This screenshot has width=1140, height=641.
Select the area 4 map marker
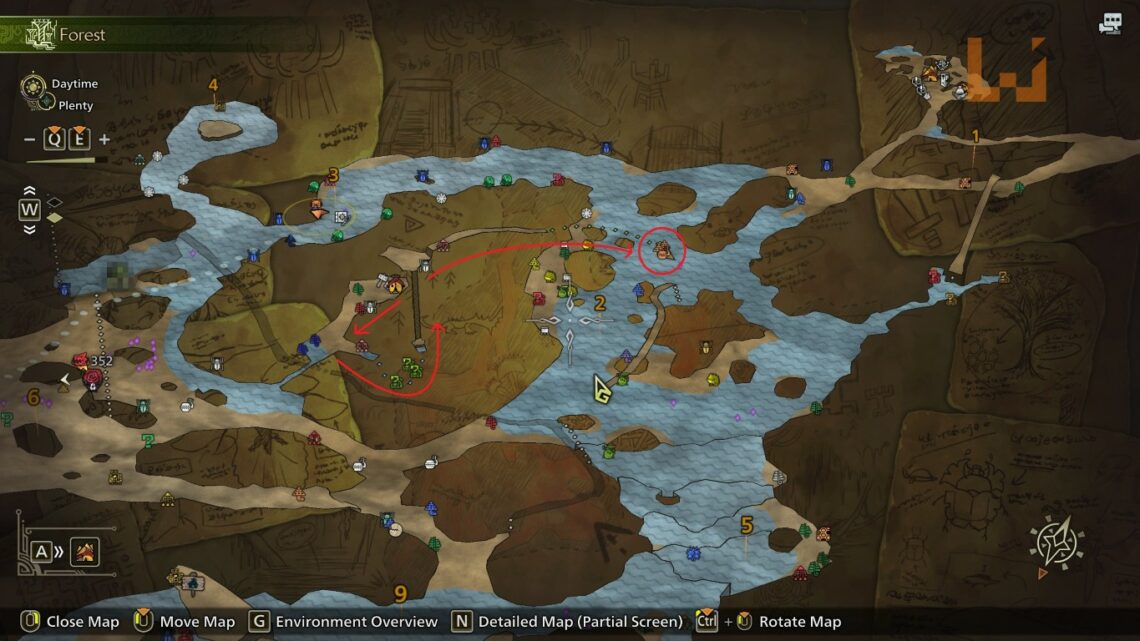point(213,85)
